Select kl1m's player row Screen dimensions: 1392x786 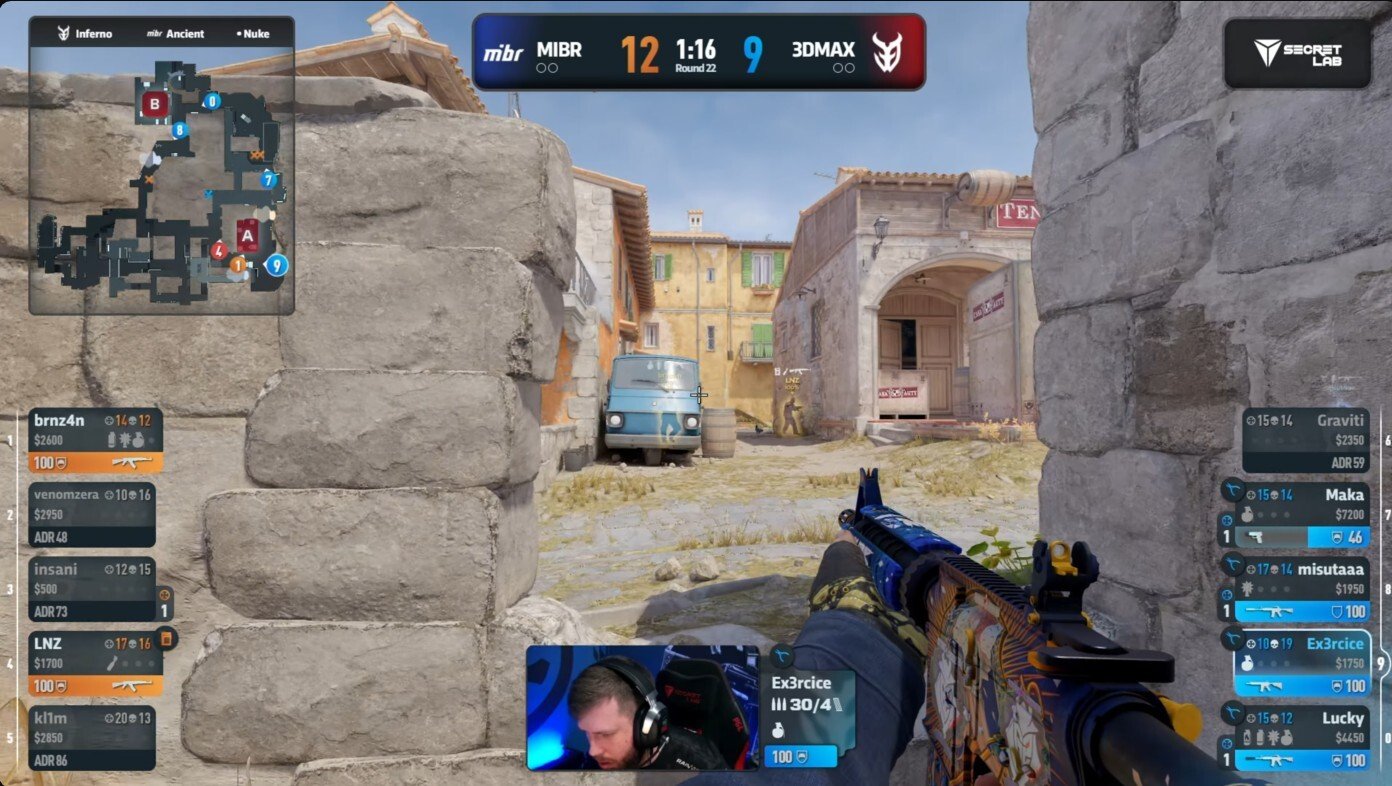point(92,737)
